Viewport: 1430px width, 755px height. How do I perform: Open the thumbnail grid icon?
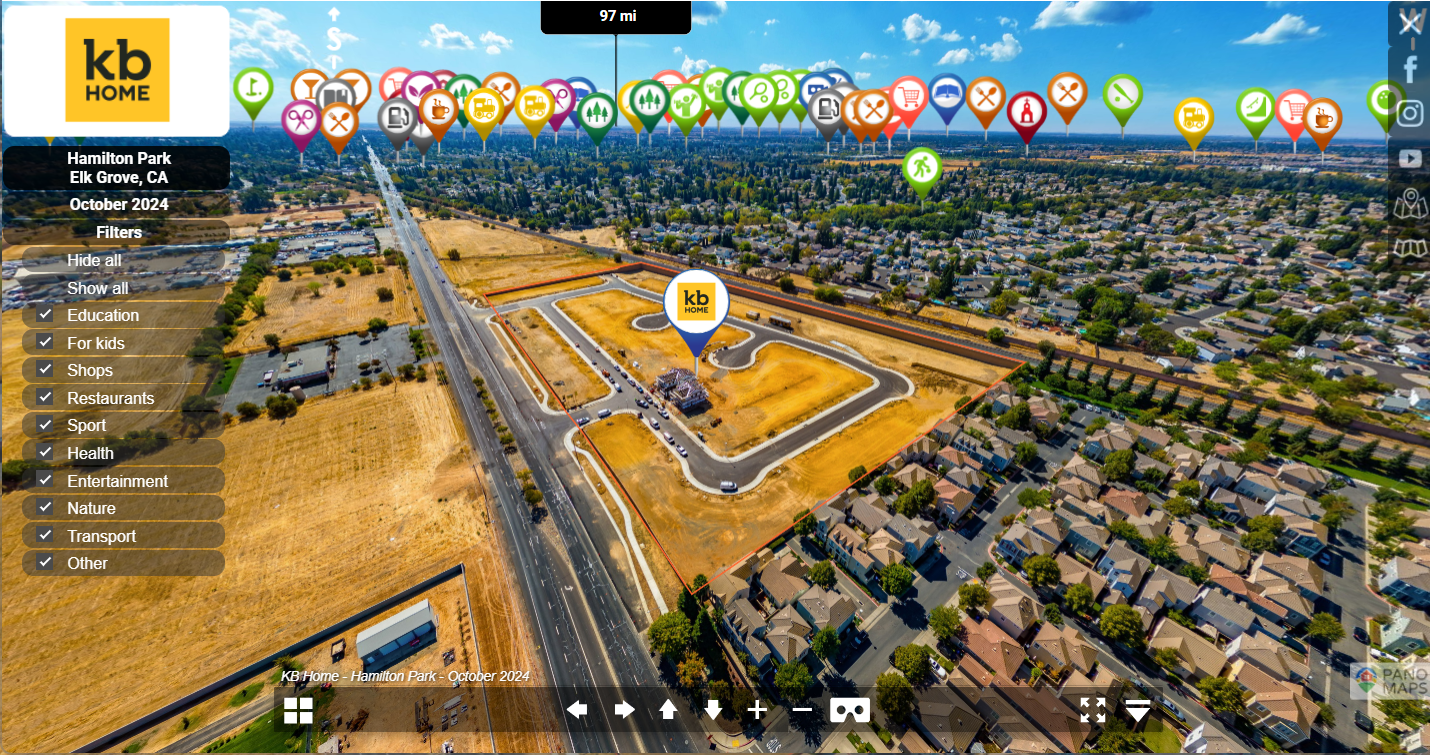point(298,710)
